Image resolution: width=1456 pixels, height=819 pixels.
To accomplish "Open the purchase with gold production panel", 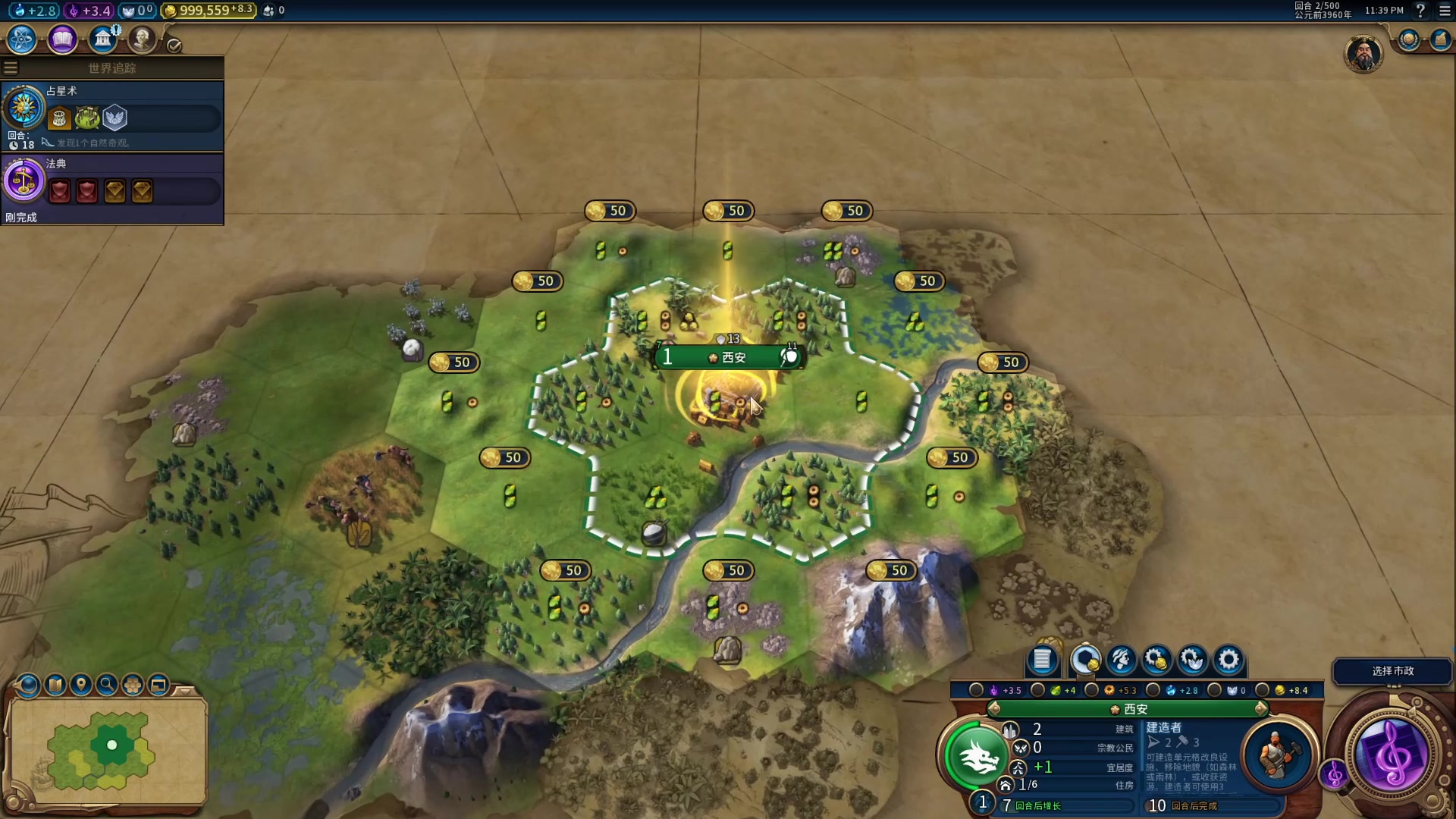I will coord(1156,661).
